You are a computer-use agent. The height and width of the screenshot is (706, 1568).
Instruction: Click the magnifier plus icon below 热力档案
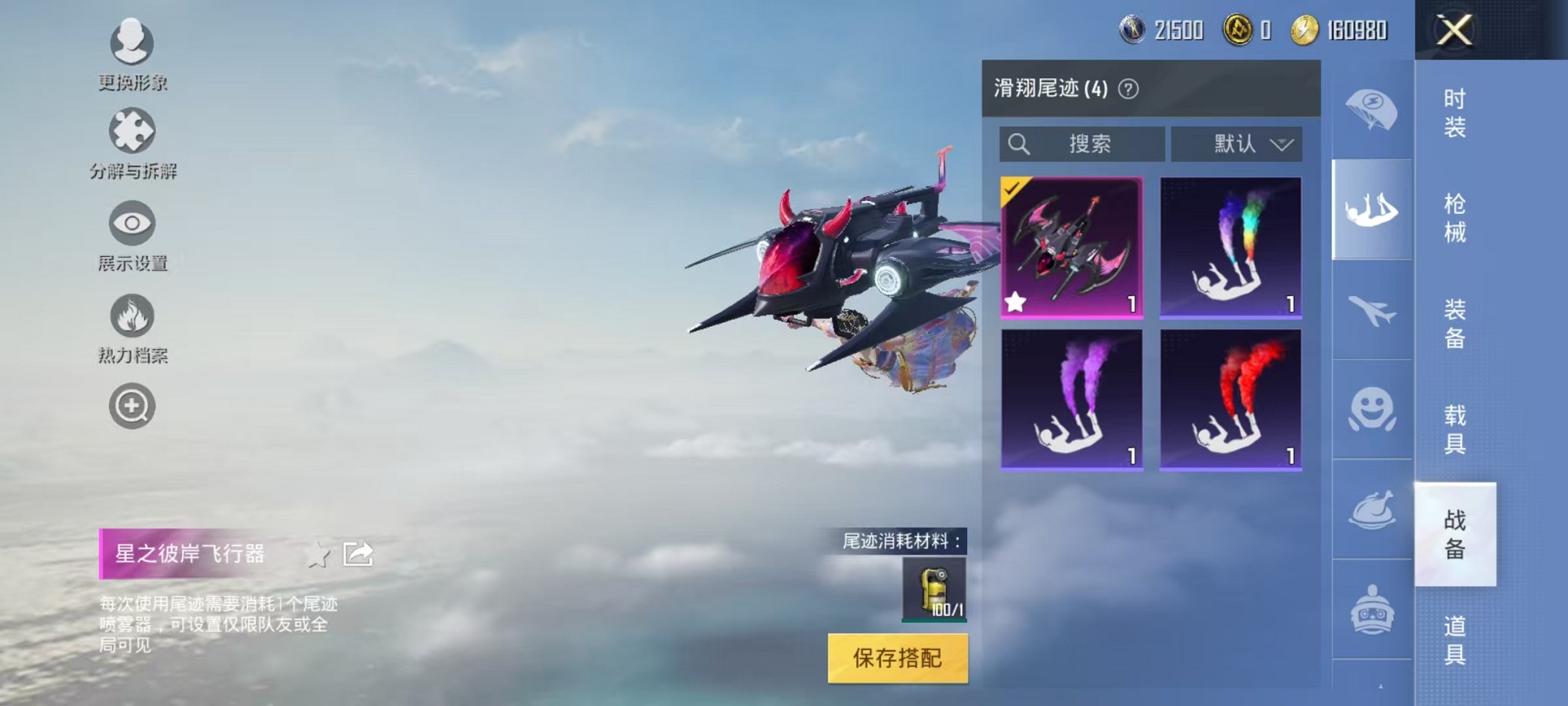point(133,406)
